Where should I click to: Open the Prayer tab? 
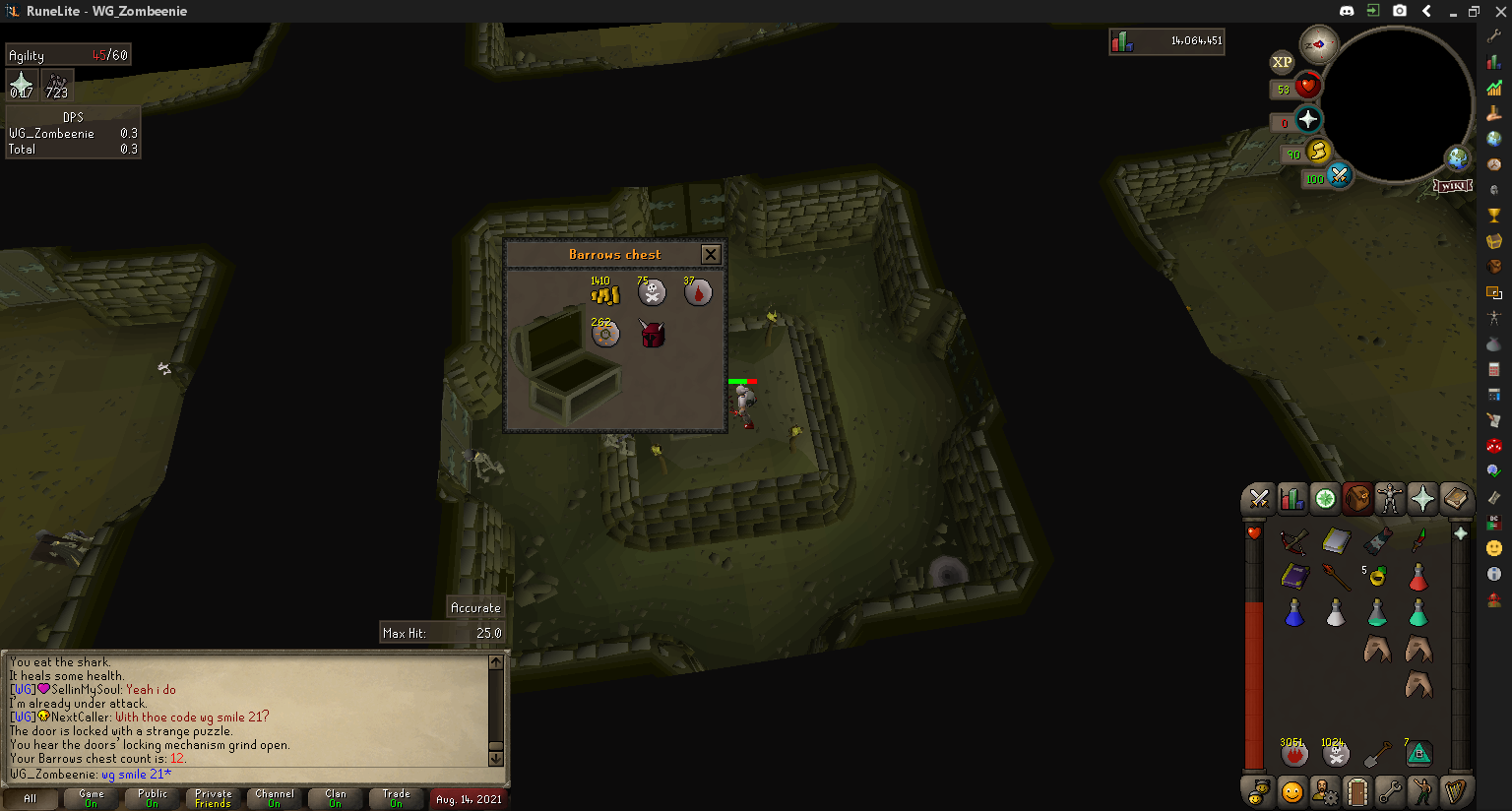click(1422, 500)
